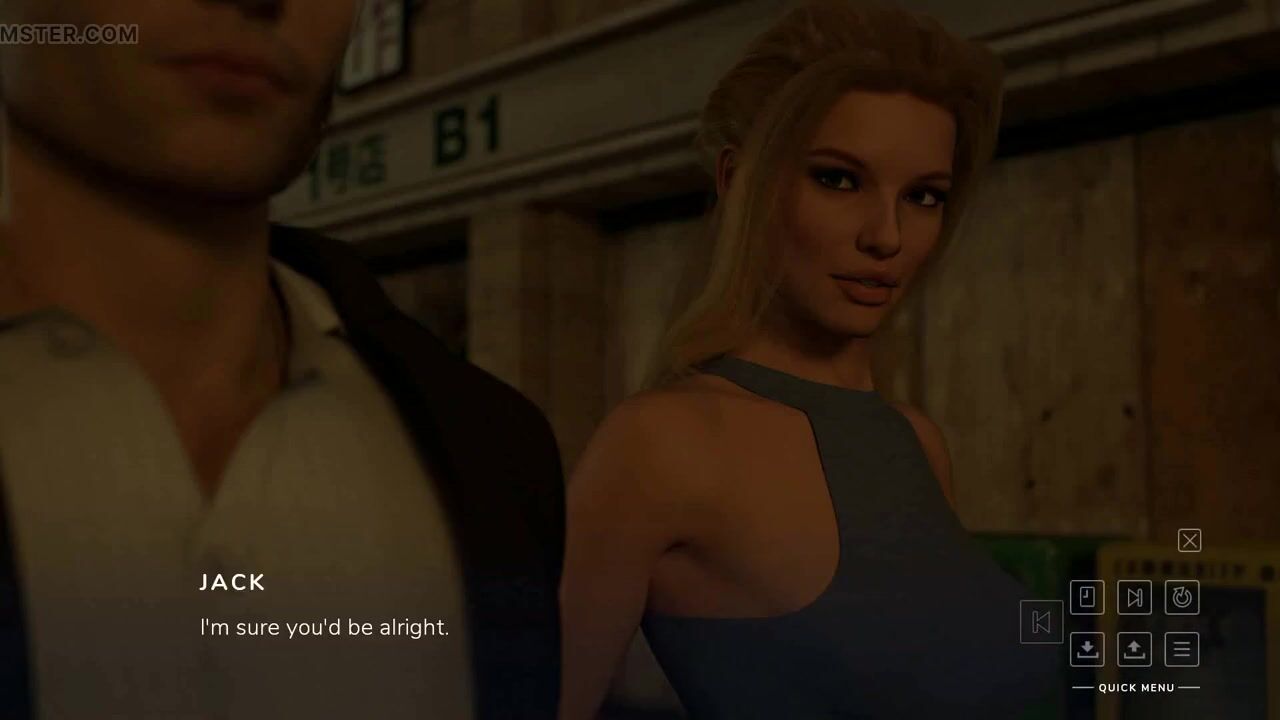This screenshot has width=1280, height=720.
Task: Open the load game screen (upload-arrow icon)
Action: [x=1134, y=649]
